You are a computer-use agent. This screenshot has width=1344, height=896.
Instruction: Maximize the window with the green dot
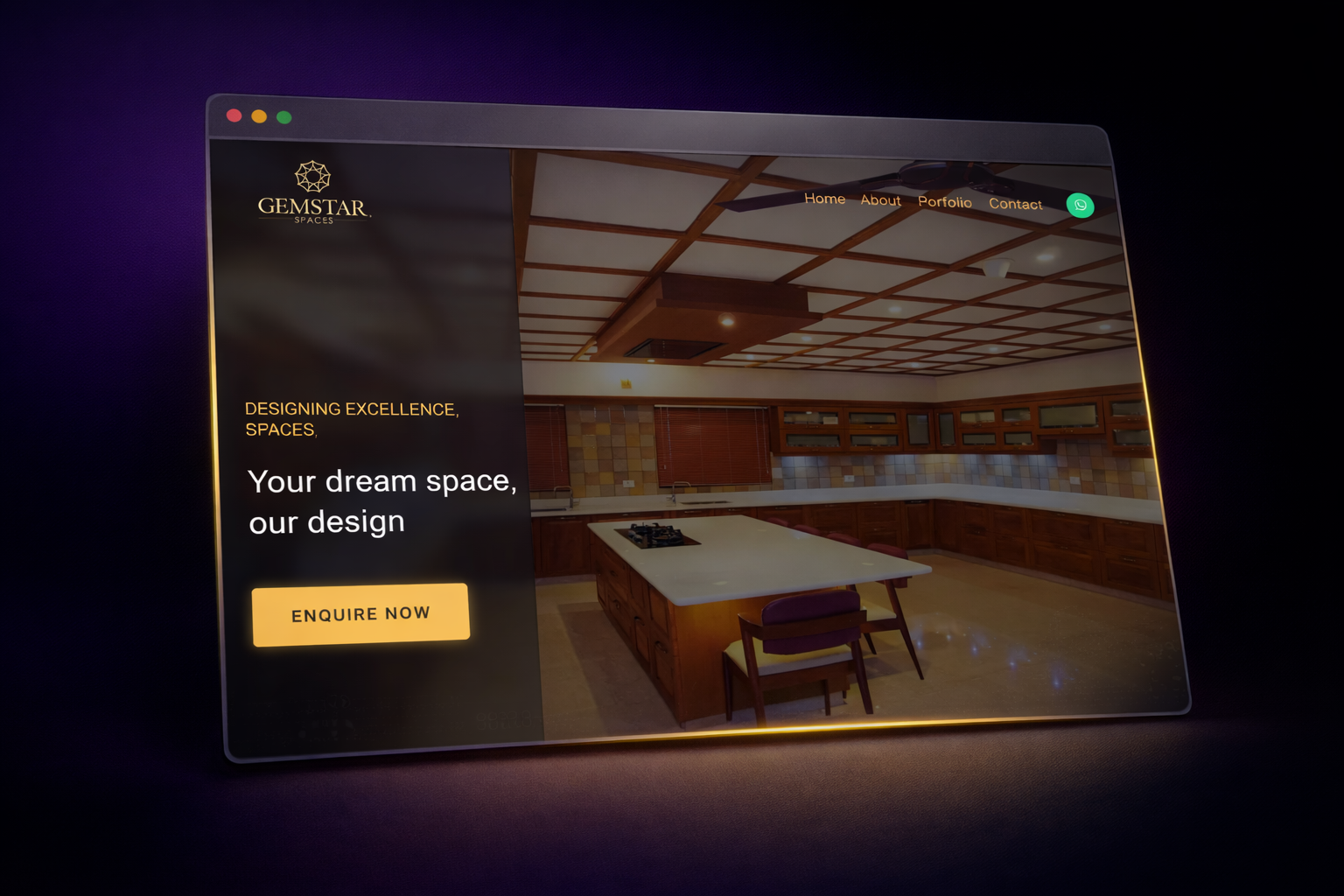point(283,117)
